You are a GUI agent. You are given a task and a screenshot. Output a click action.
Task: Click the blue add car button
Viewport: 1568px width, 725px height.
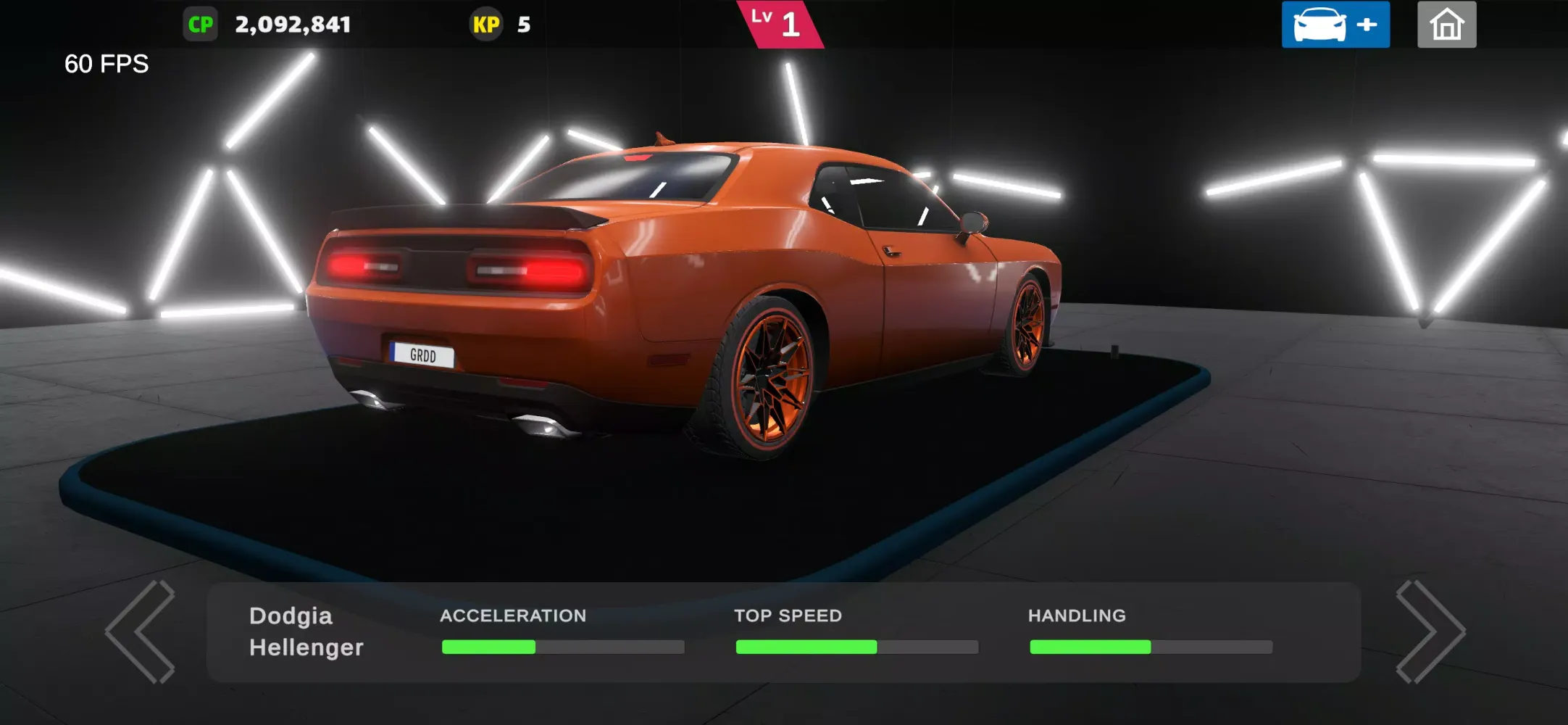[x=1335, y=24]
